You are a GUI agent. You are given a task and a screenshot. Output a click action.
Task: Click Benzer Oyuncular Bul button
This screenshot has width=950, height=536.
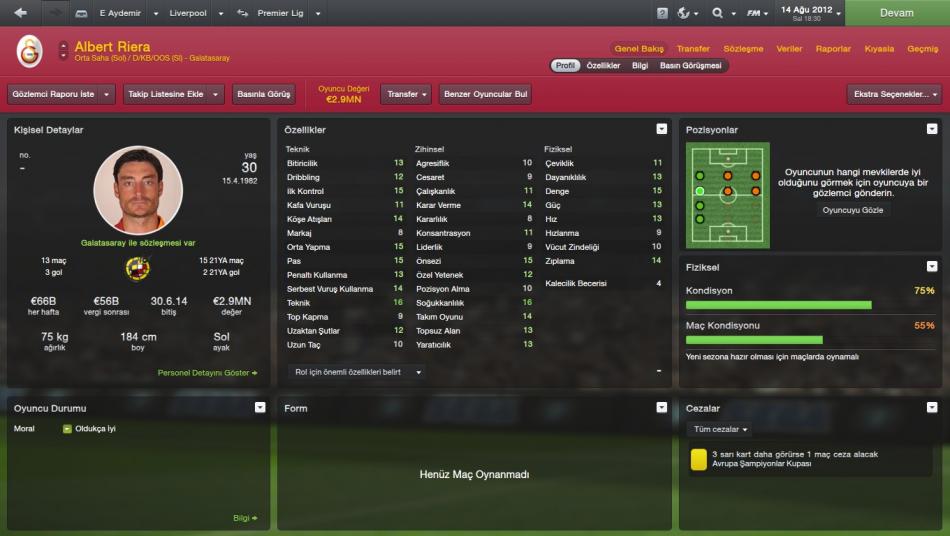pos(485,94)
